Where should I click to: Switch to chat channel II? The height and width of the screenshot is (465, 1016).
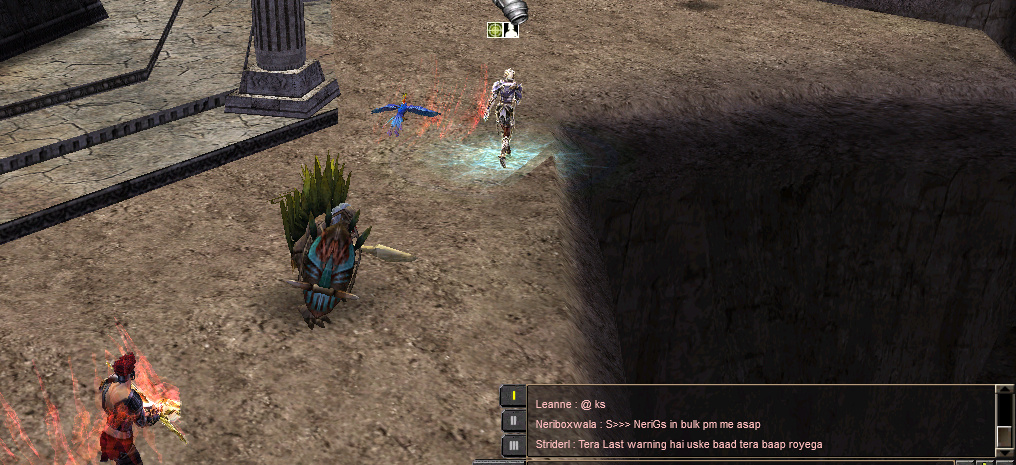click(x=513, y=421)
